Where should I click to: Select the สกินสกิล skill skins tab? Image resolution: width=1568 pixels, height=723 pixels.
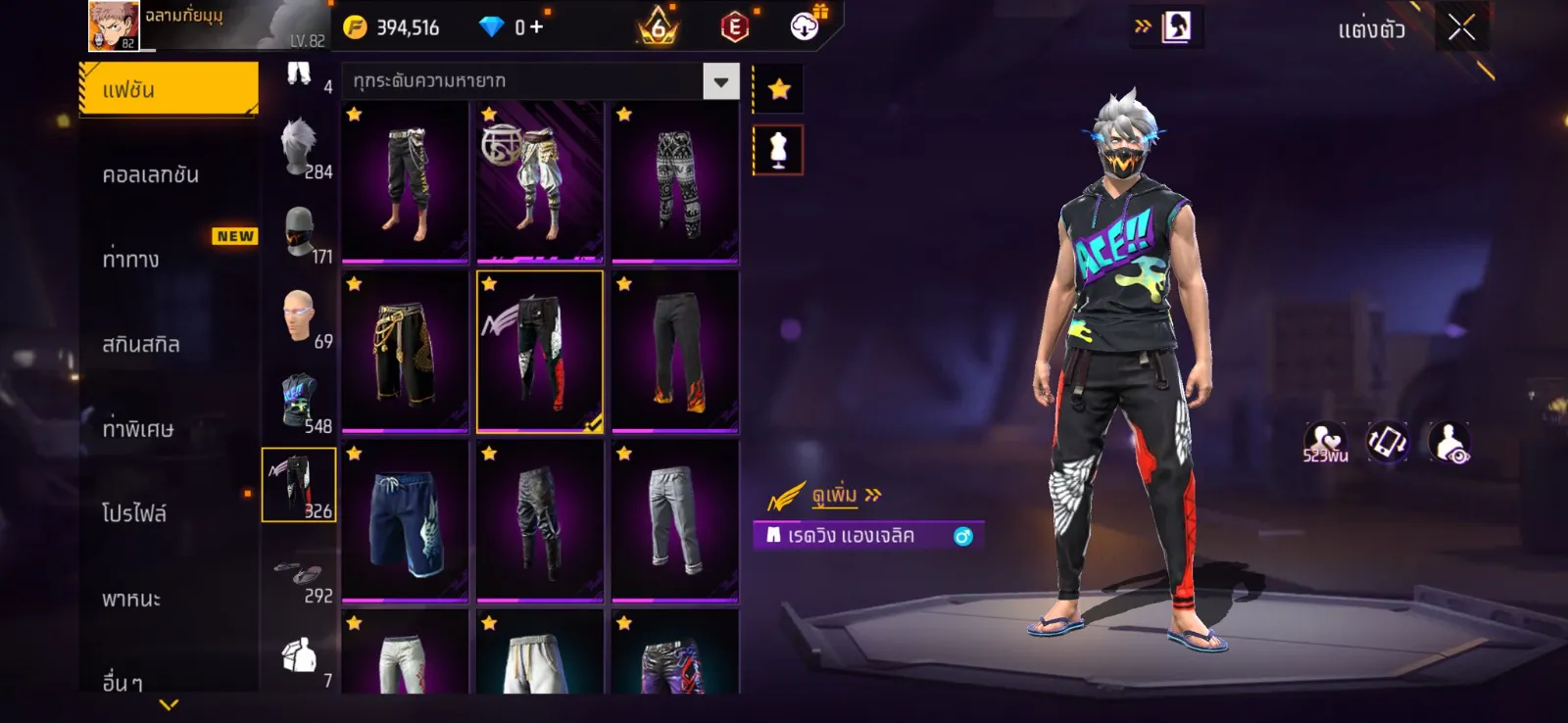point(141,345)
